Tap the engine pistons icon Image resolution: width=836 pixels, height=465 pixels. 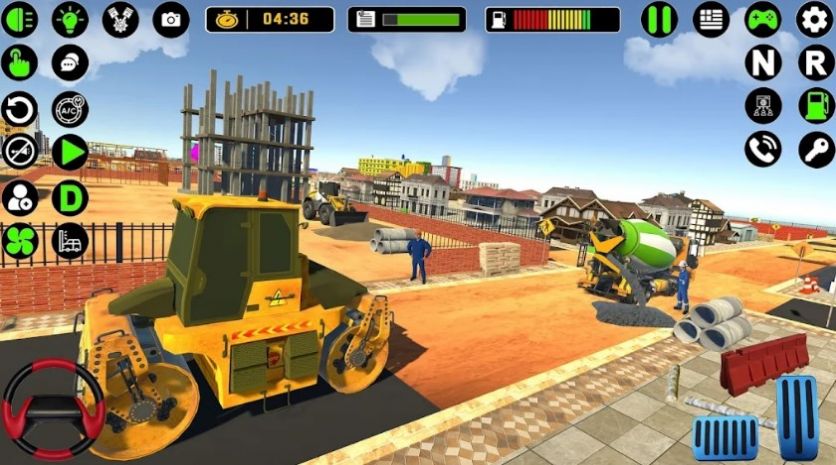121,20
